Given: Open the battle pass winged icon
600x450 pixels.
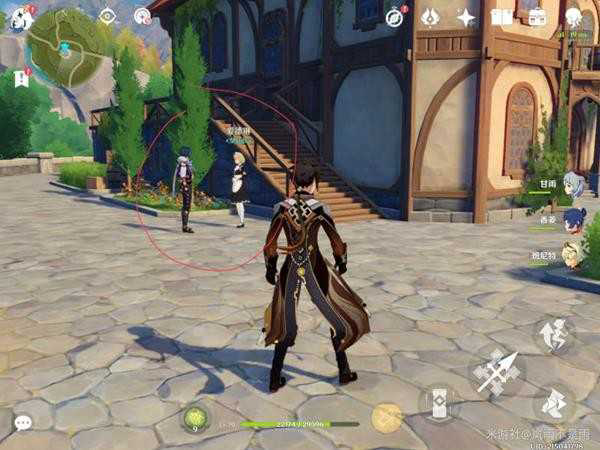Looking at the screenshot, I should tap(430, 17).
